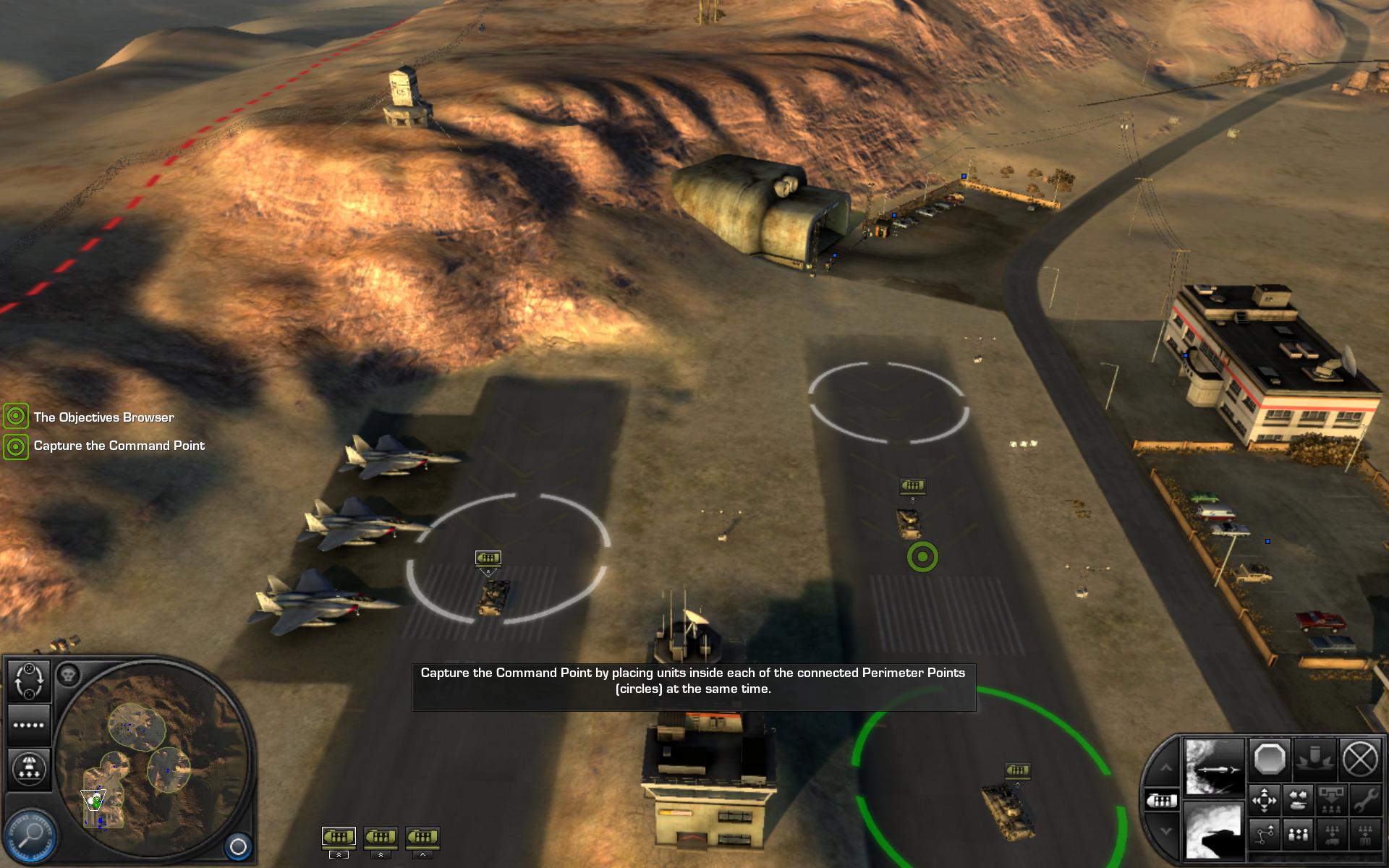The image size is (1389, 868).
Task: Issue the octagonal Stop order
Action: click(1269, 759)
